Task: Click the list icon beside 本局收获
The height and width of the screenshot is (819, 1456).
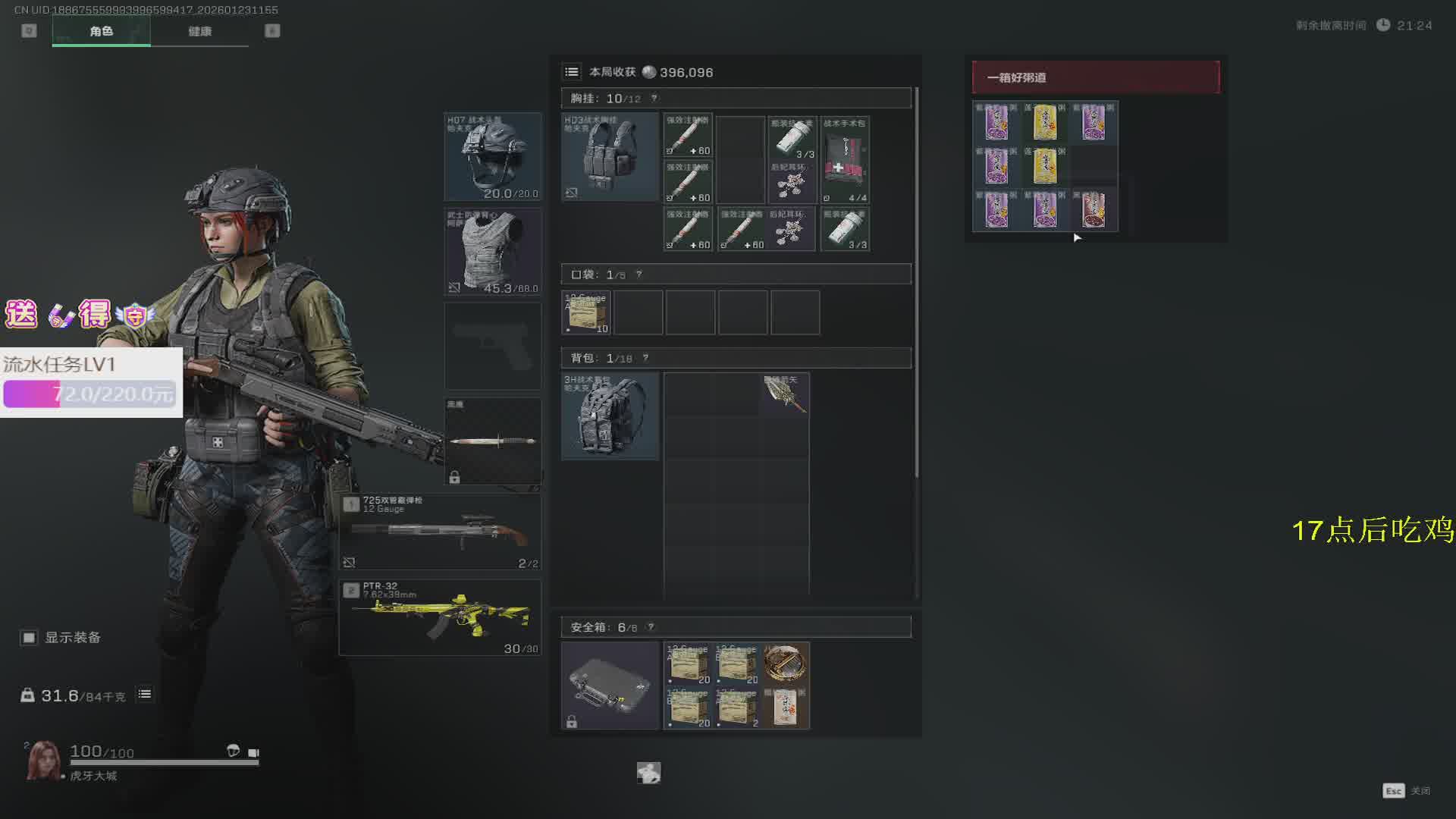Action: 572,72
